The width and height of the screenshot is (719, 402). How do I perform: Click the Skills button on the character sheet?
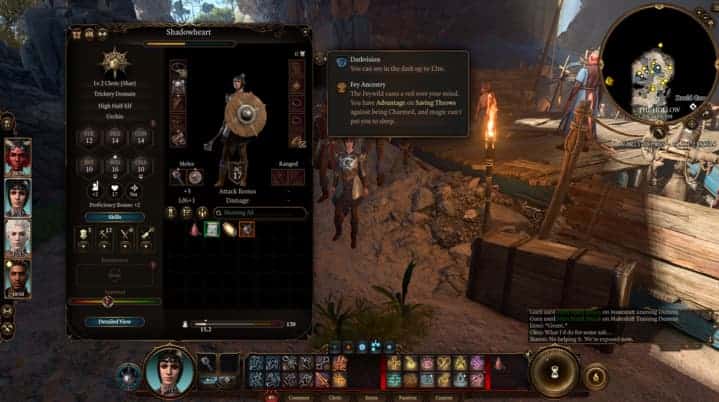coord(114,215)
